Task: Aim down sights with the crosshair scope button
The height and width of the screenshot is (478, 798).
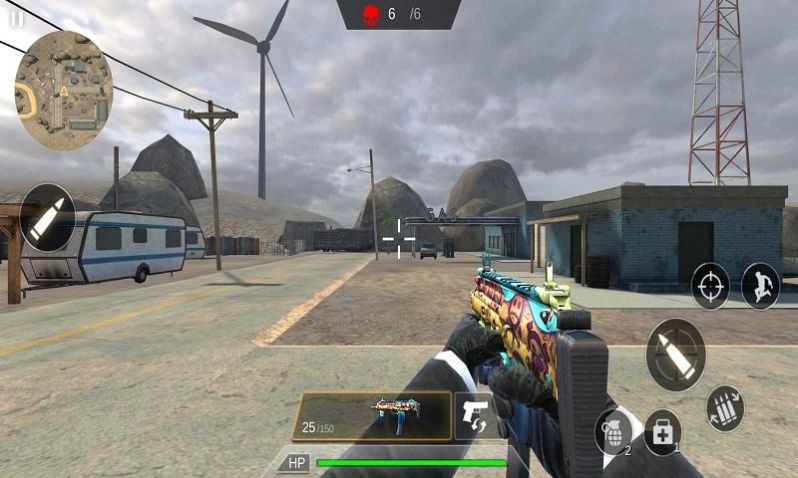Action: click(x=710, y=285)
